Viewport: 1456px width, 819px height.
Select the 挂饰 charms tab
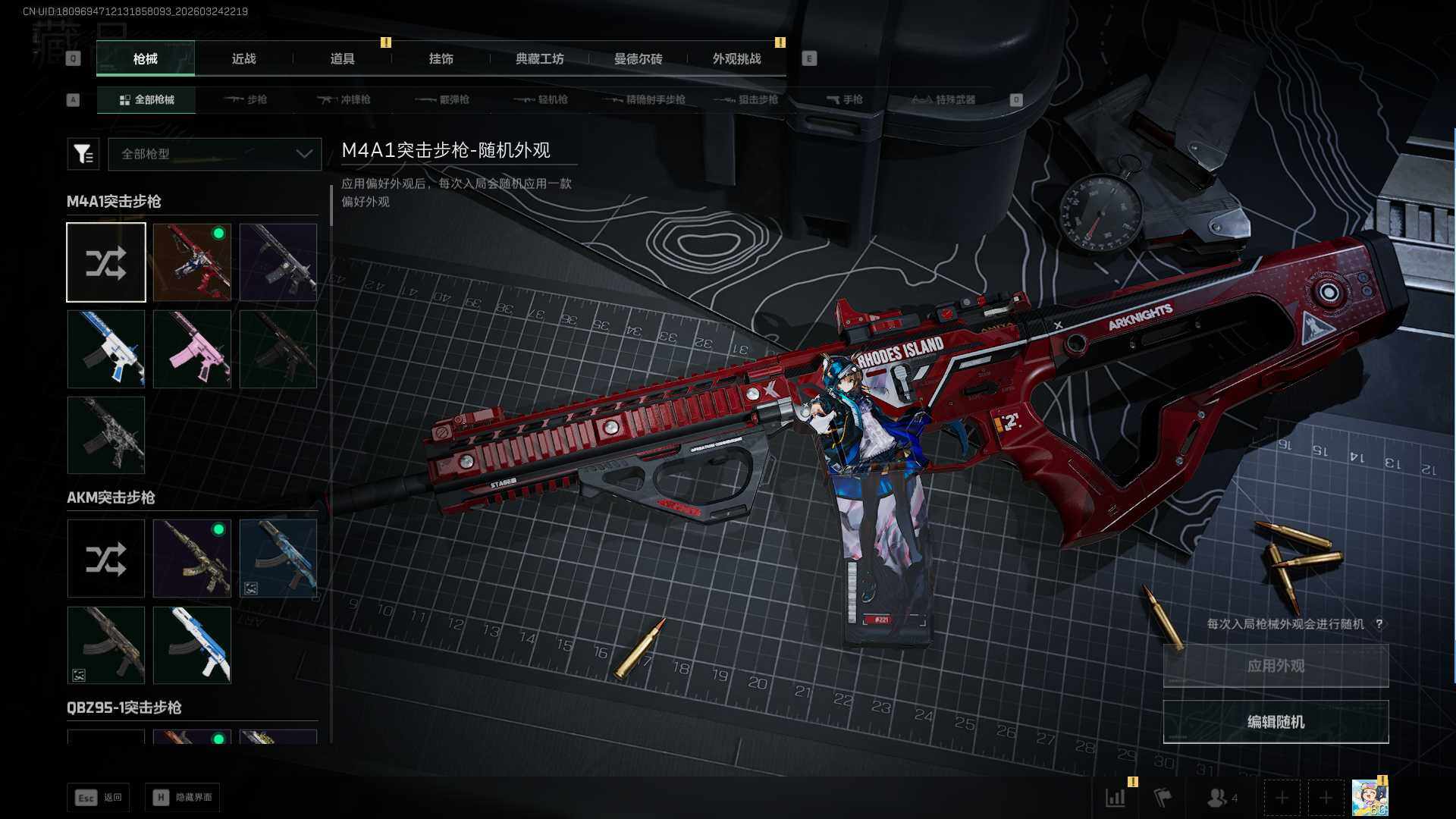pyautogui.click(x=441, y=59)
